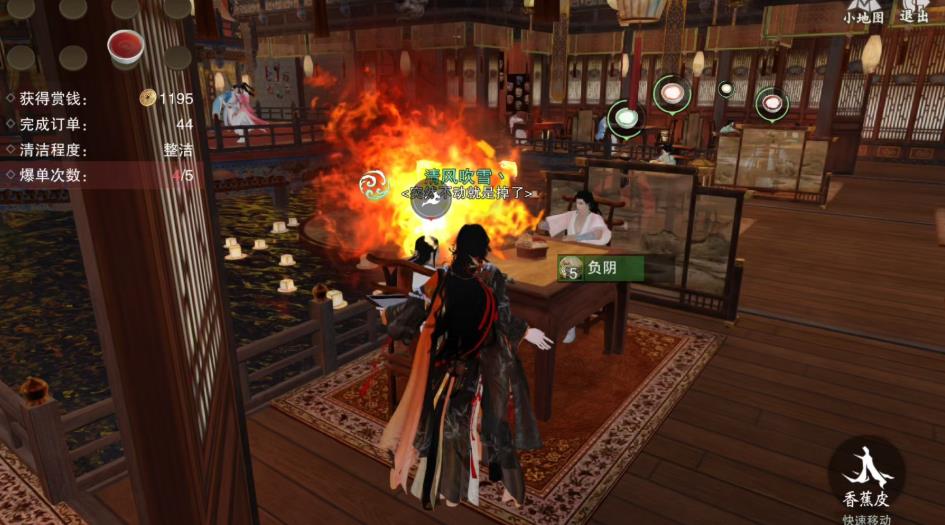Click the red swirl emblem beside the player name

click(x=376, y=184)
